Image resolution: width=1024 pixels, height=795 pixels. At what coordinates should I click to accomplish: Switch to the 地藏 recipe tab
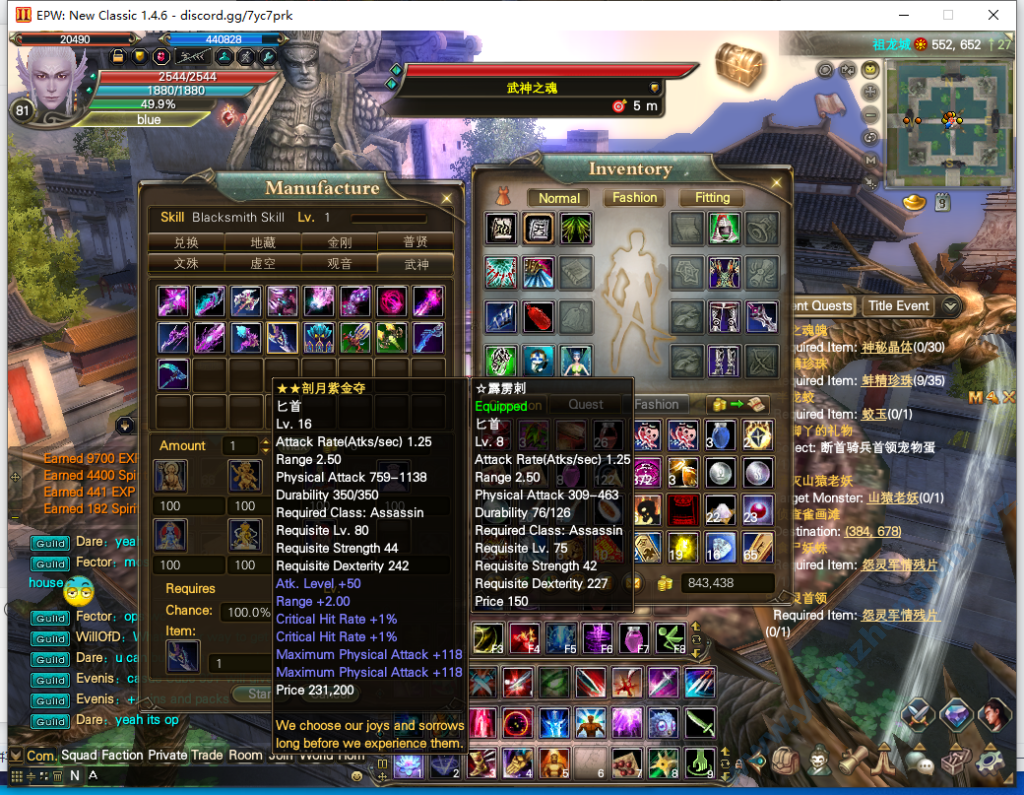point(262,242)
